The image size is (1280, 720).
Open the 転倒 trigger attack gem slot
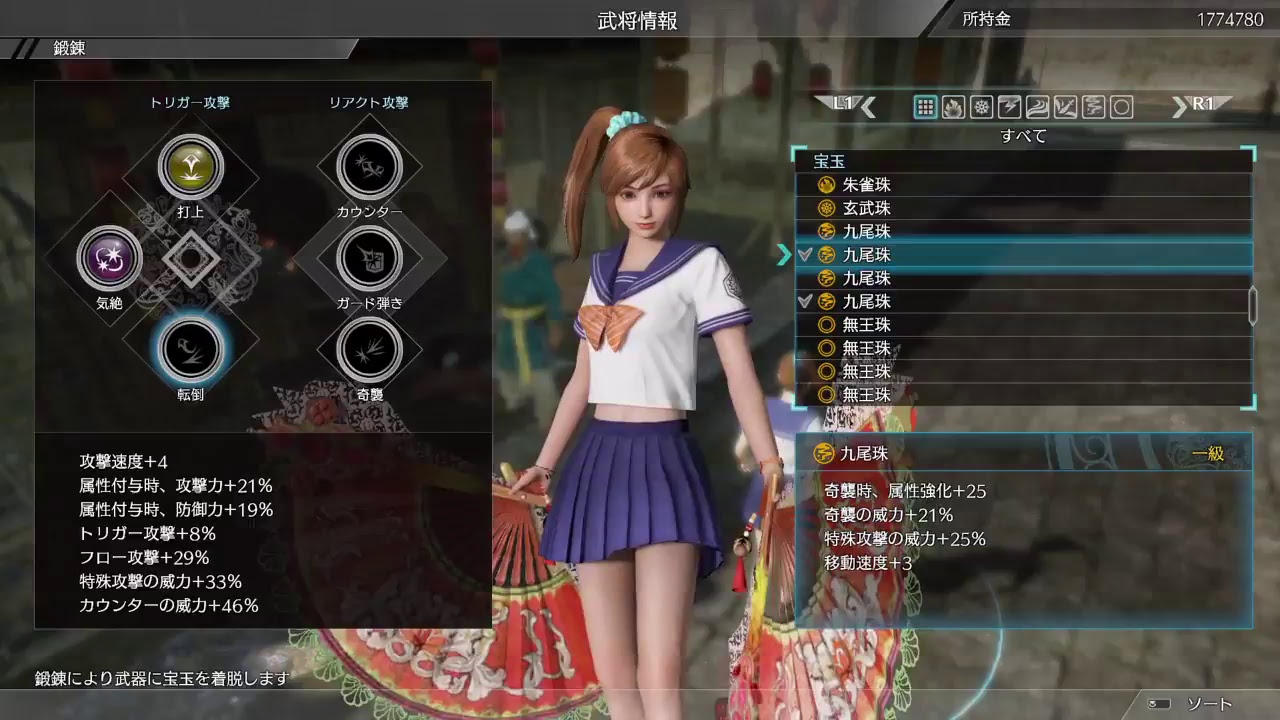click(x=190, y=348)
